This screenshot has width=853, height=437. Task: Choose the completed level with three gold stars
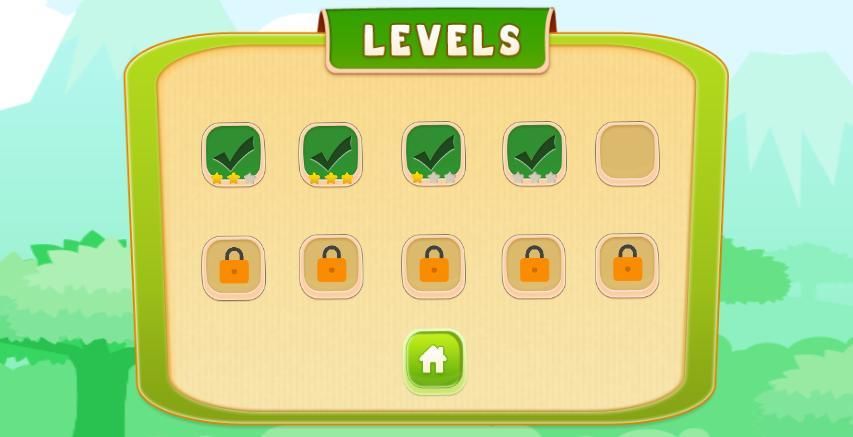pyautogui.click(x=331, y=154)
